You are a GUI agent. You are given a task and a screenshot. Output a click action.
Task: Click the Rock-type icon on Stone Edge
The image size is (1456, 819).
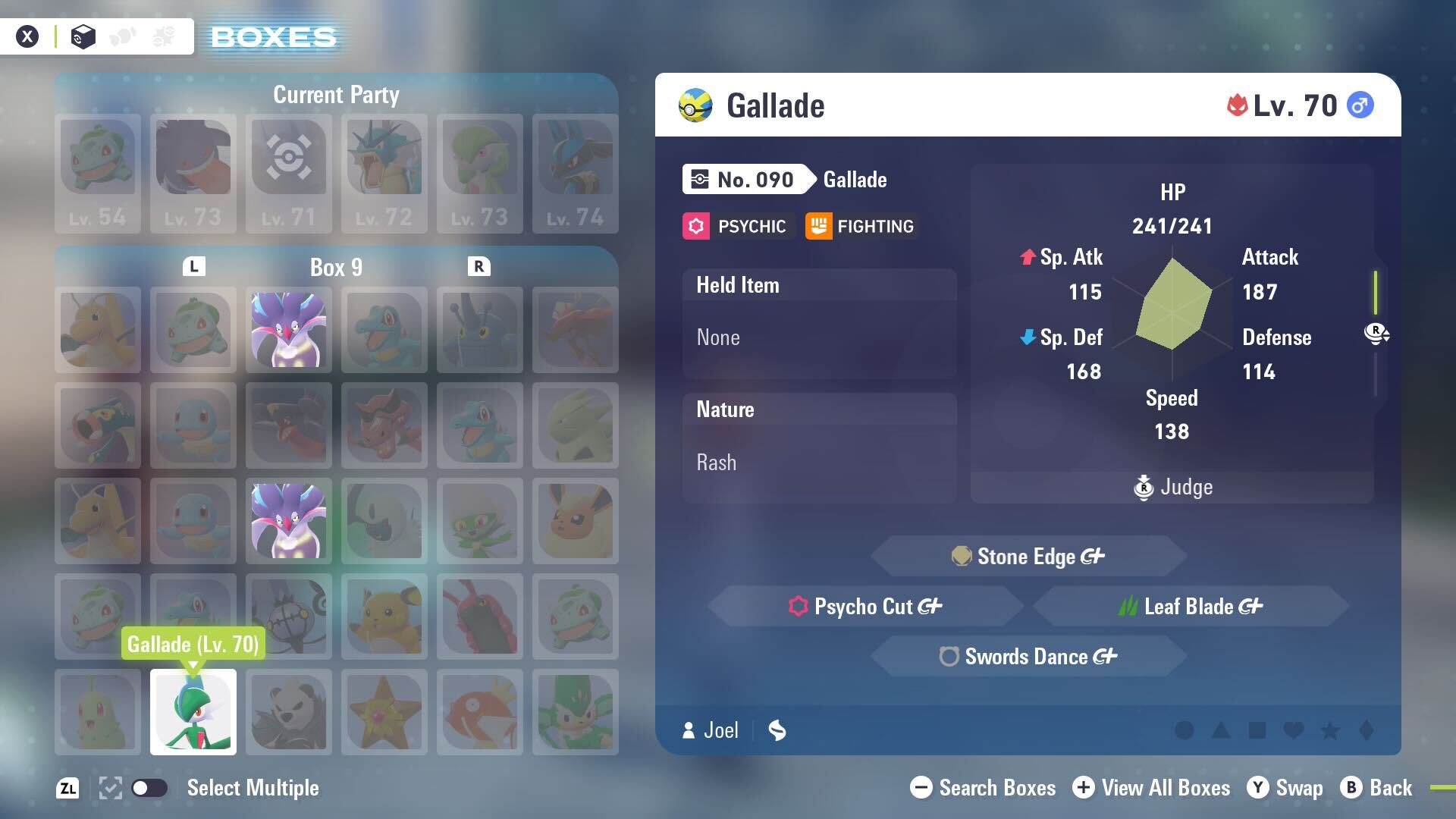962,556
